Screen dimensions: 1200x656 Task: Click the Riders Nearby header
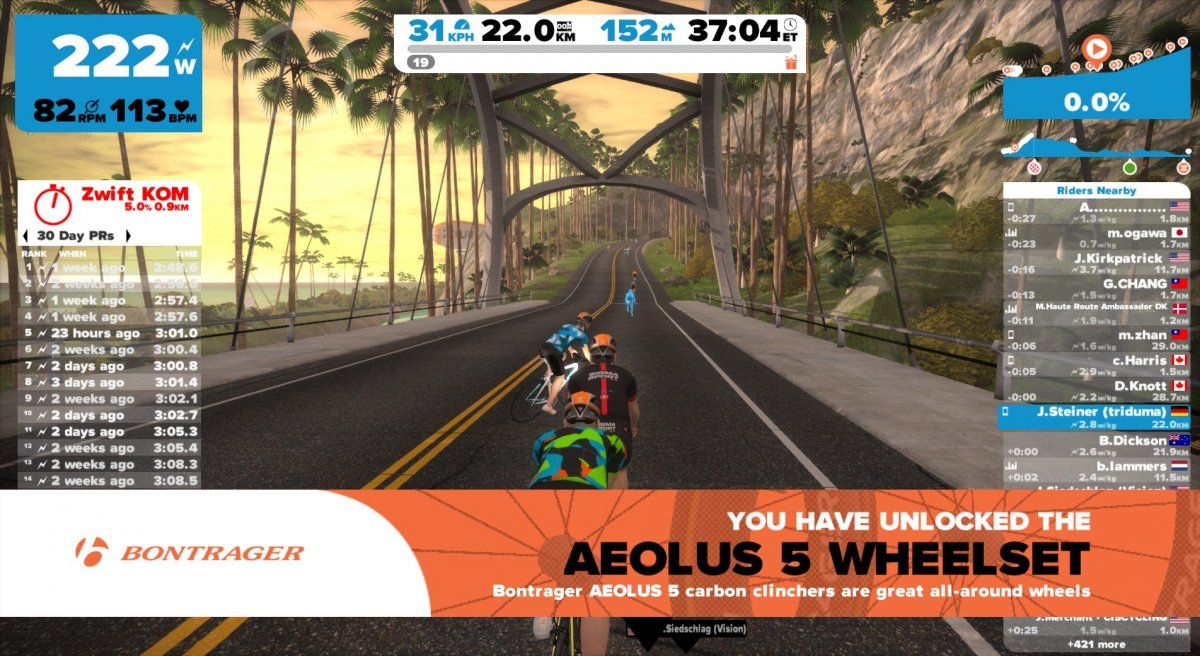[1096, 190]
